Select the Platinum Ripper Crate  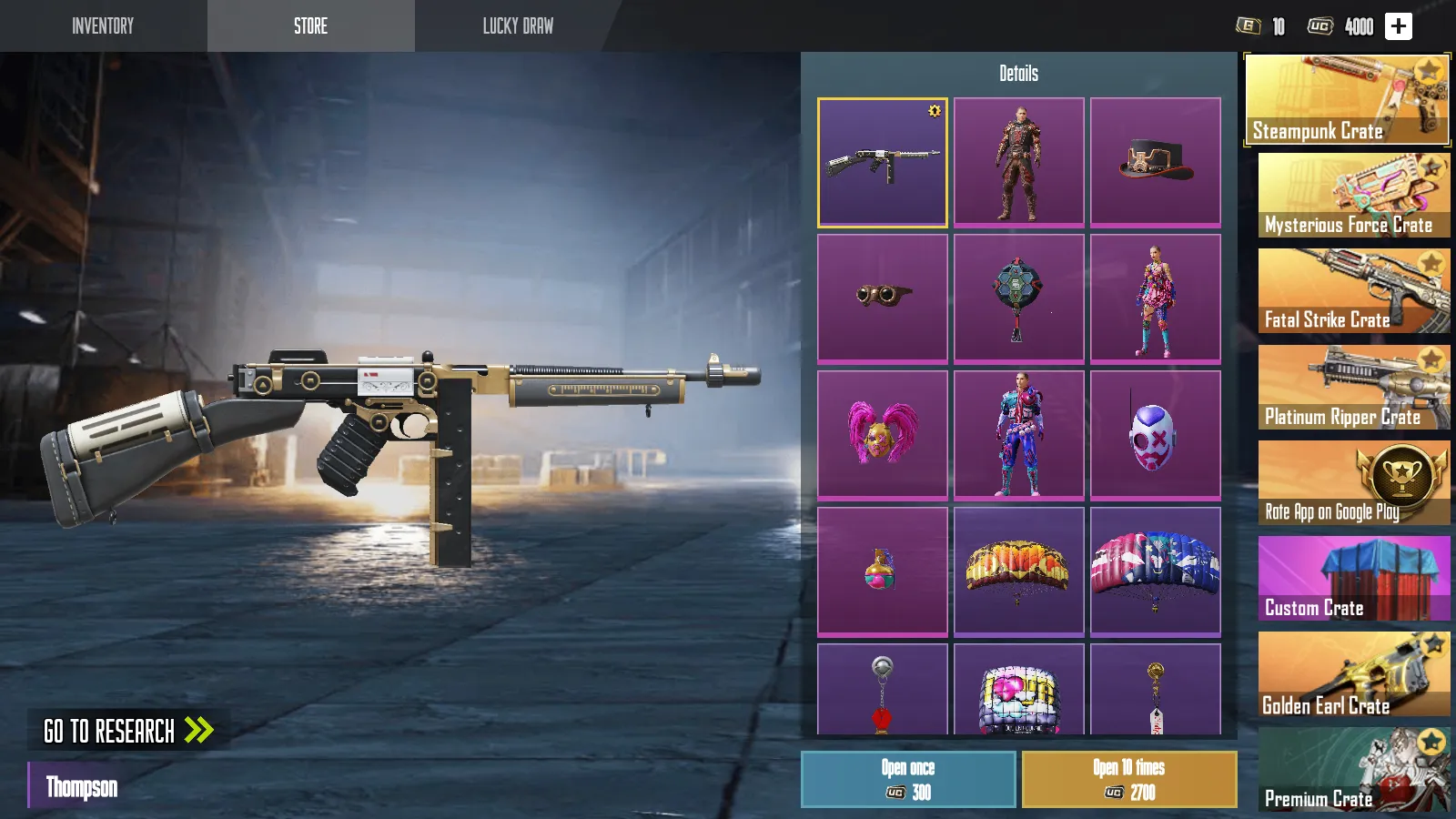pyautogui.click(x=1353, y=388)
